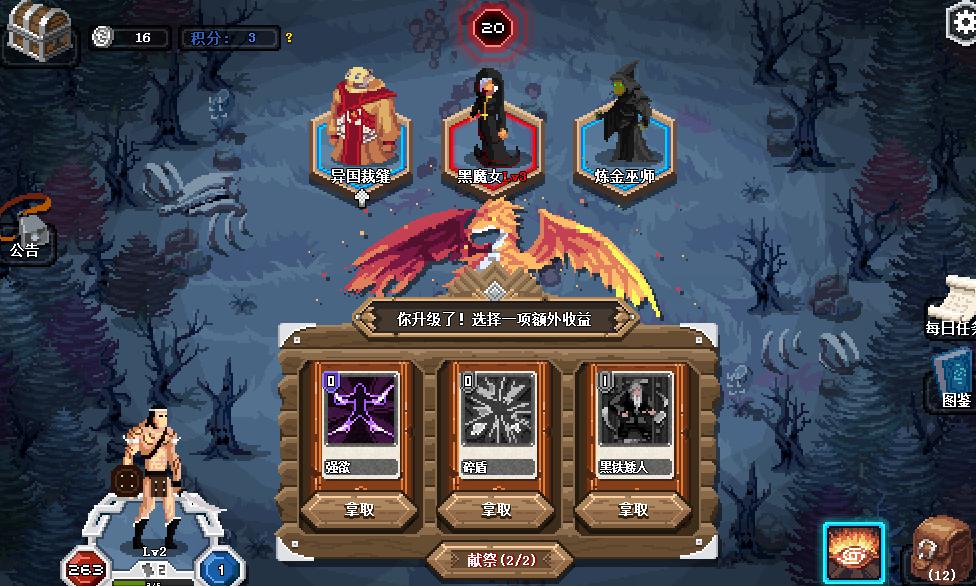This screenshot has height=586, width=976.
Task: Click 拿取 button under the 黑铁矮人 card
Action: pos(633,509)
